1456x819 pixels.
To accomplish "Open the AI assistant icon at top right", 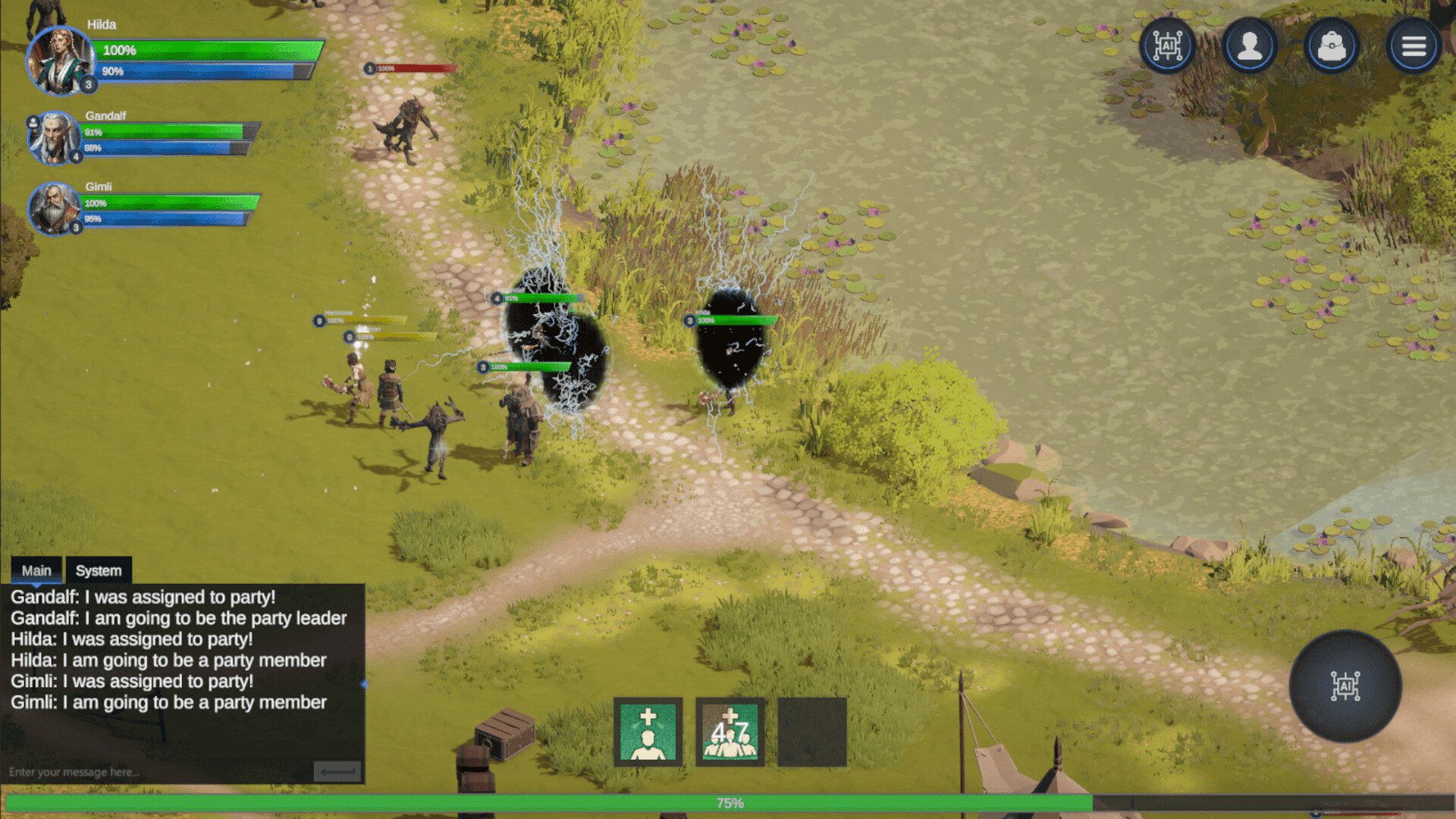I will click(x=1168, y=45).
